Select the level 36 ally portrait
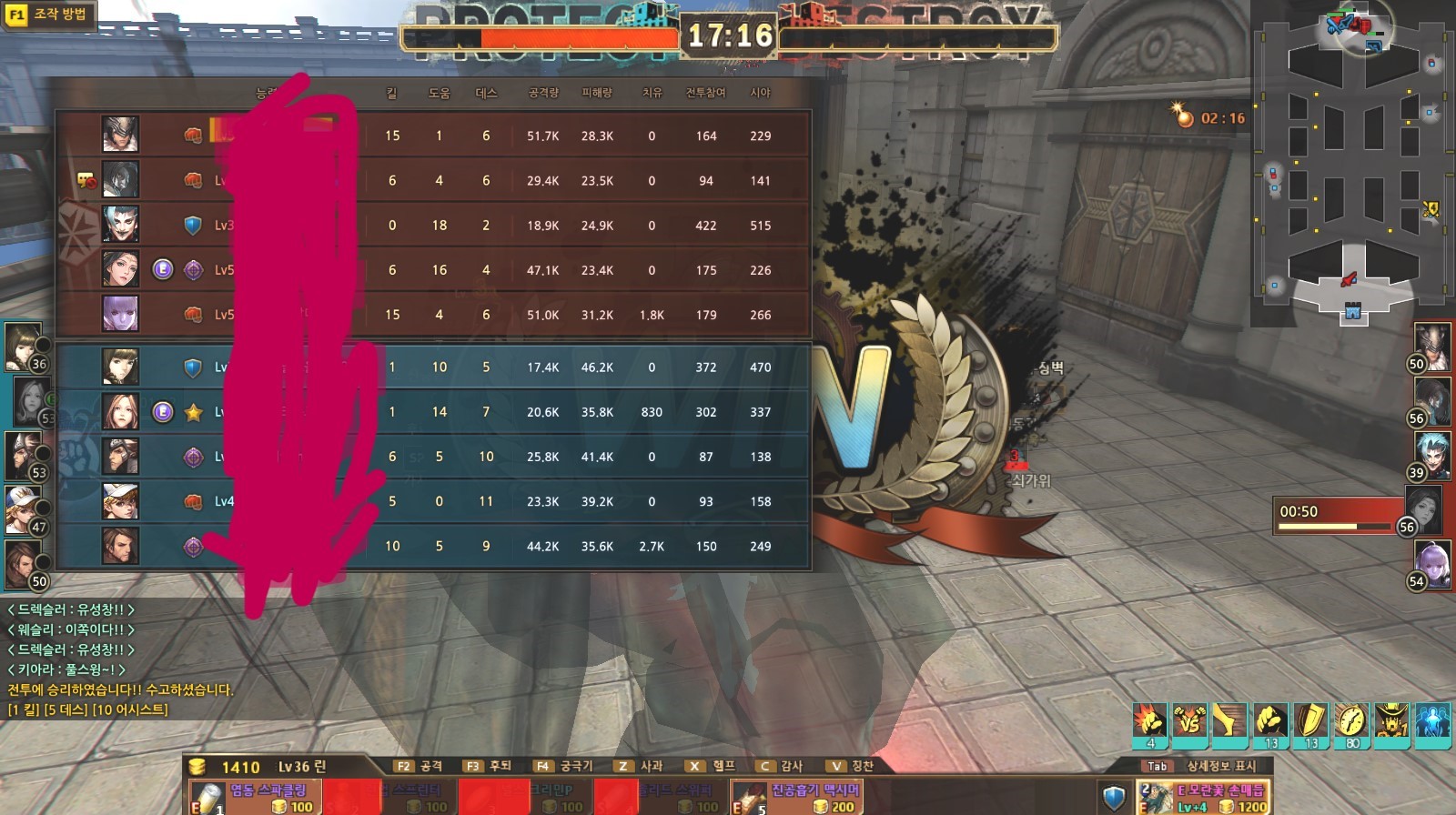Screen dimensions: 1456x815 coord(24,346)
